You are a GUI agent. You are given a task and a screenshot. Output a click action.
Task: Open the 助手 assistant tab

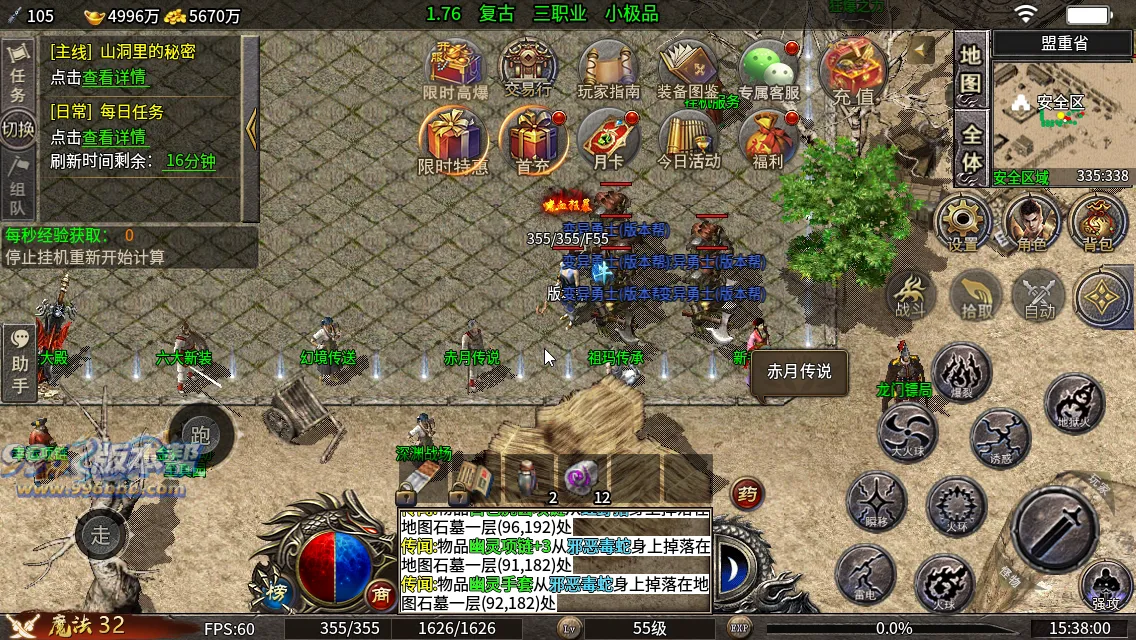point(19,362)
